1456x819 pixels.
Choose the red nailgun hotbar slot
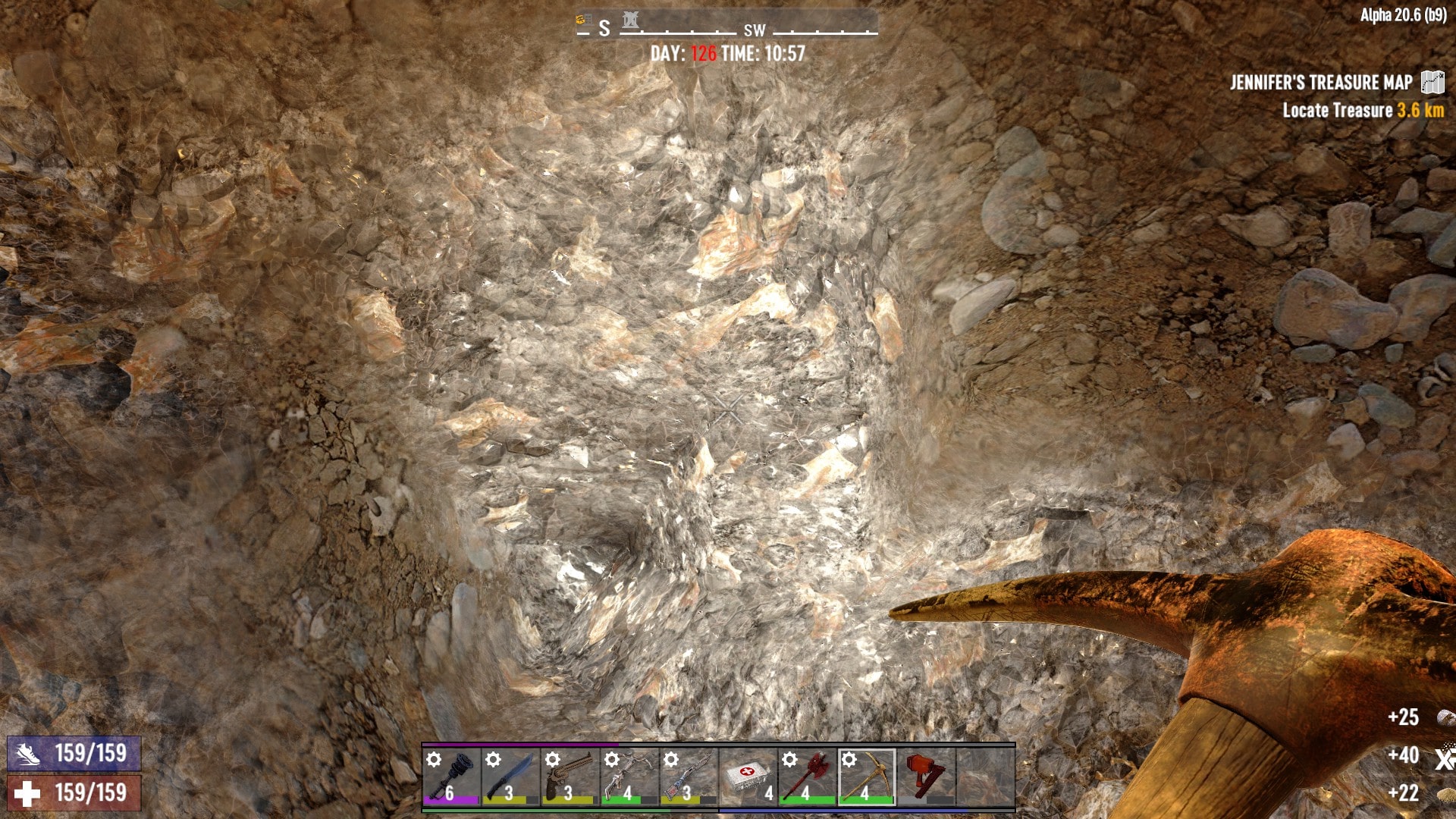tap(925, 777)
